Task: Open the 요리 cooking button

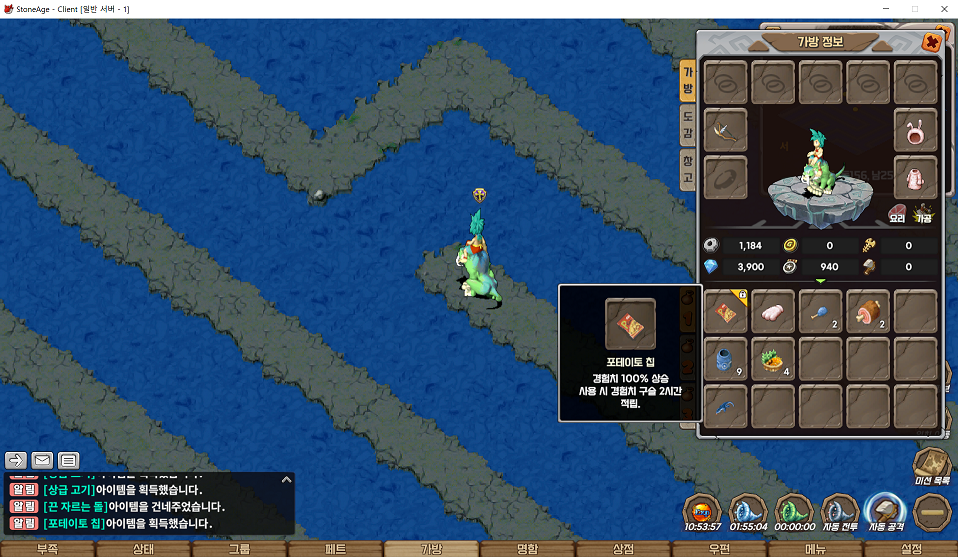Action: click(897, 212)
